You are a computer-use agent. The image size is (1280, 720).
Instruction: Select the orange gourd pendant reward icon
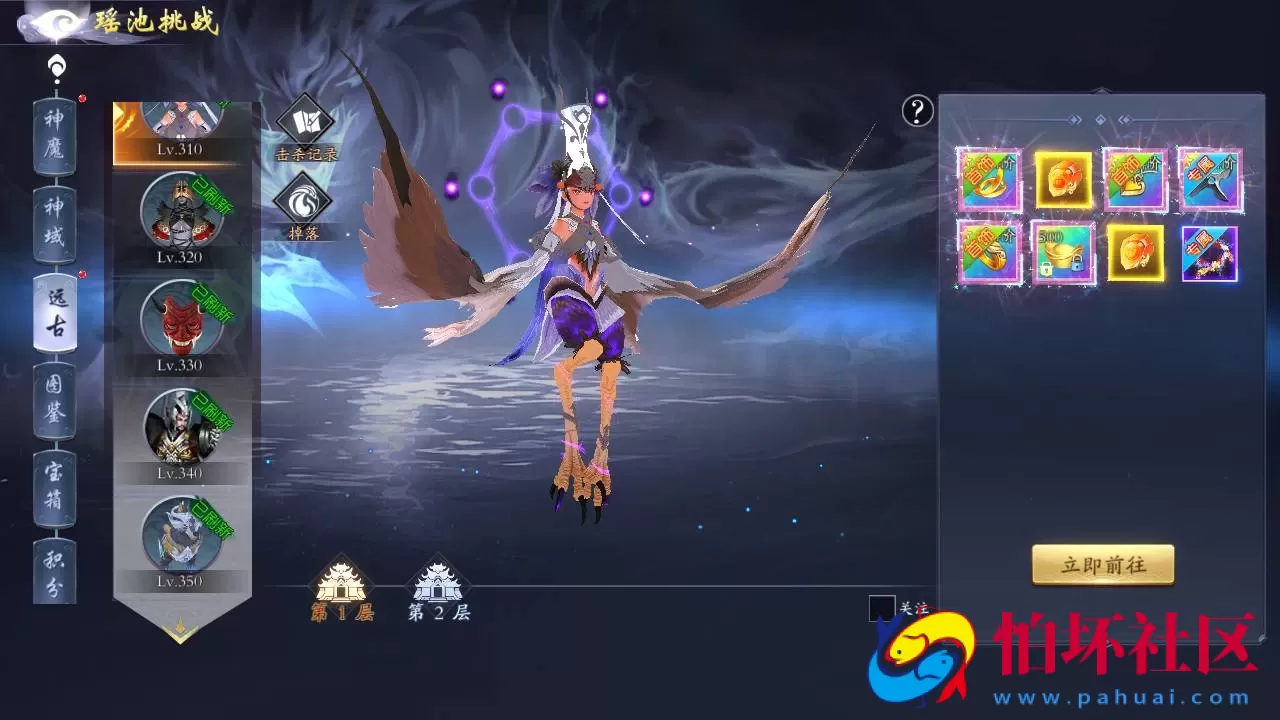[1063, 181]
